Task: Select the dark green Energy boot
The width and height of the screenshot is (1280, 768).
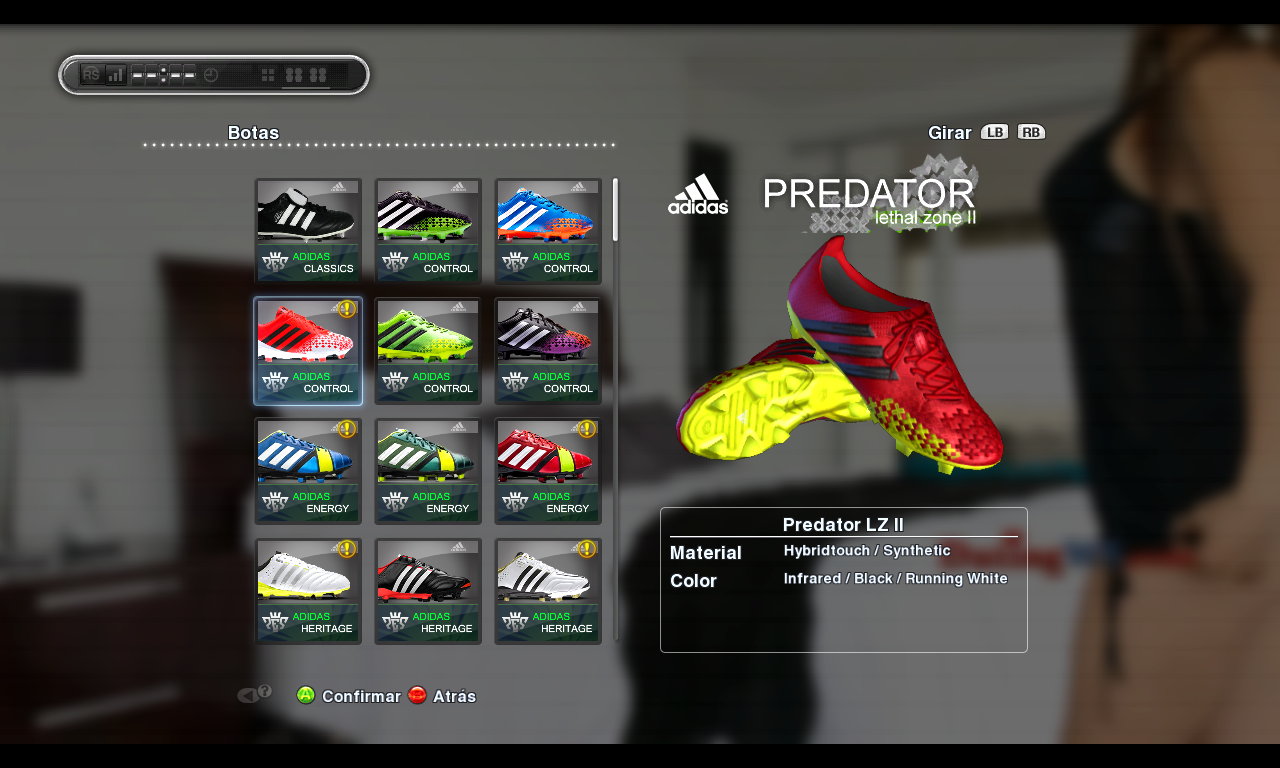Action: coord(428,471)
